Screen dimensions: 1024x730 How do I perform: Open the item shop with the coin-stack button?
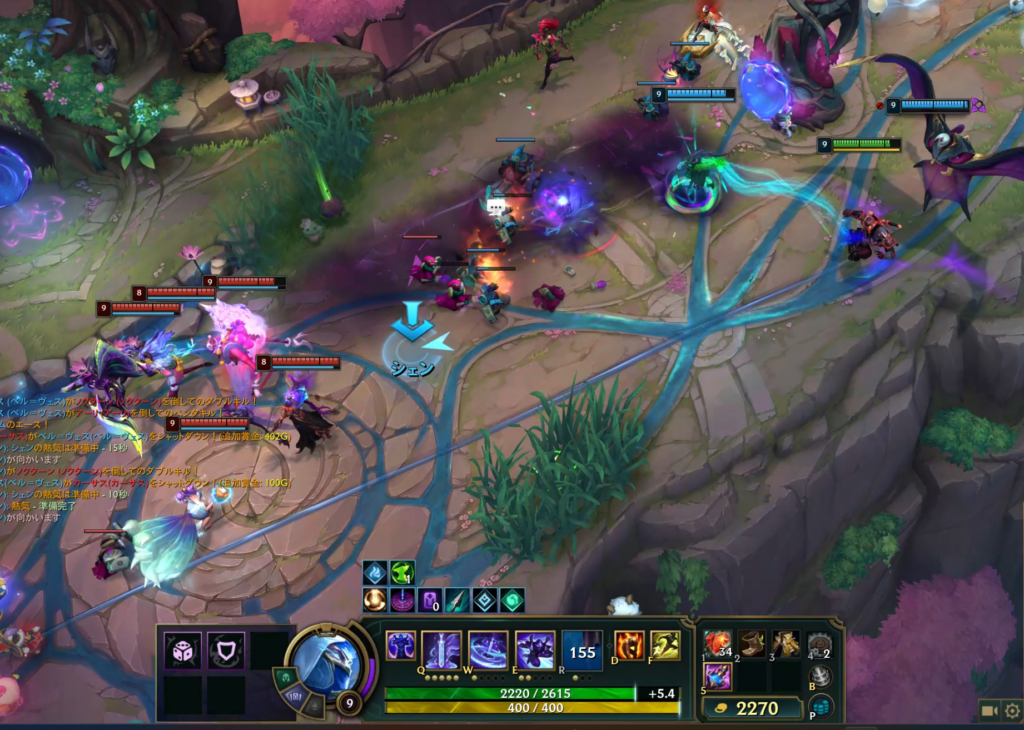pyautogui.click(x=820, y=707)
